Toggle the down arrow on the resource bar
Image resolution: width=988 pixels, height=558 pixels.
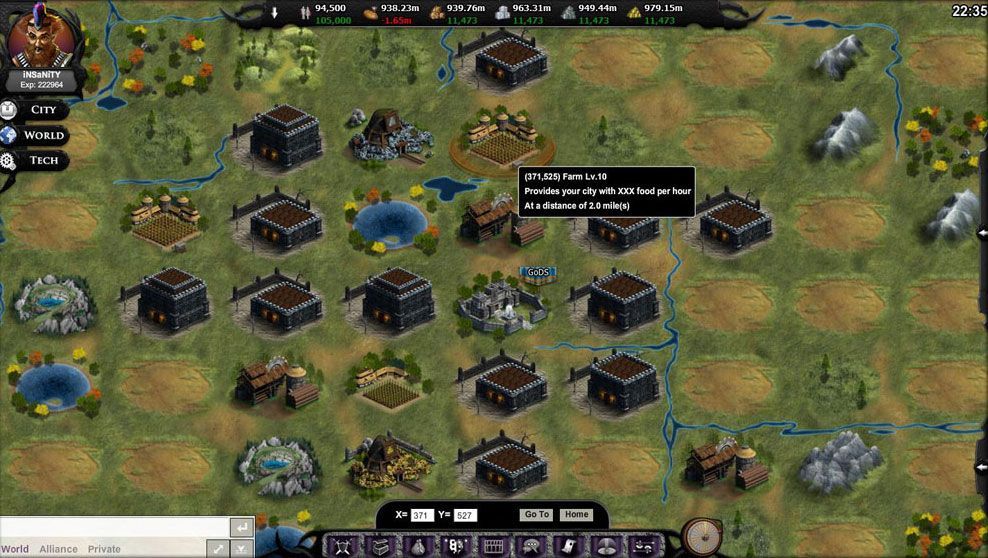[x=275, y=13]
